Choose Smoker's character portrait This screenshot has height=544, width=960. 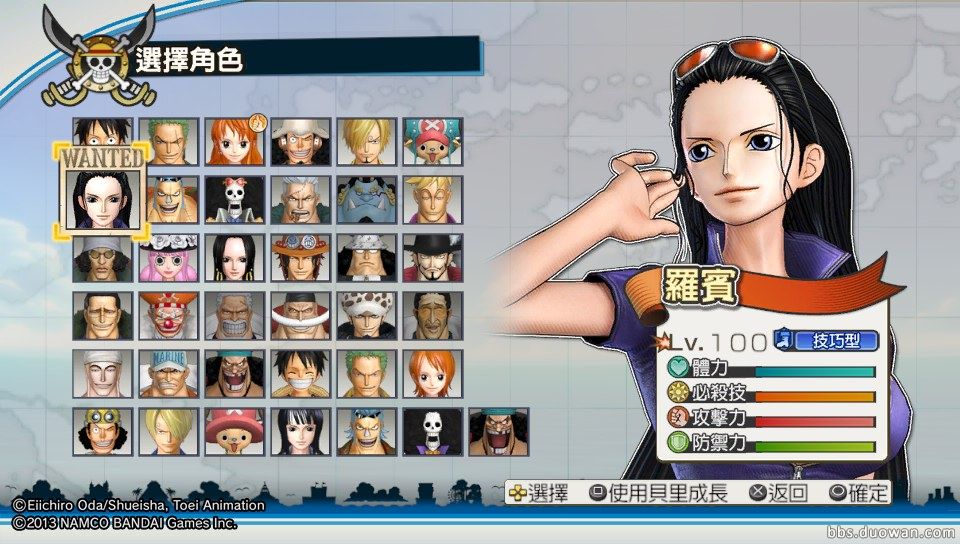[x=298, y=200]
